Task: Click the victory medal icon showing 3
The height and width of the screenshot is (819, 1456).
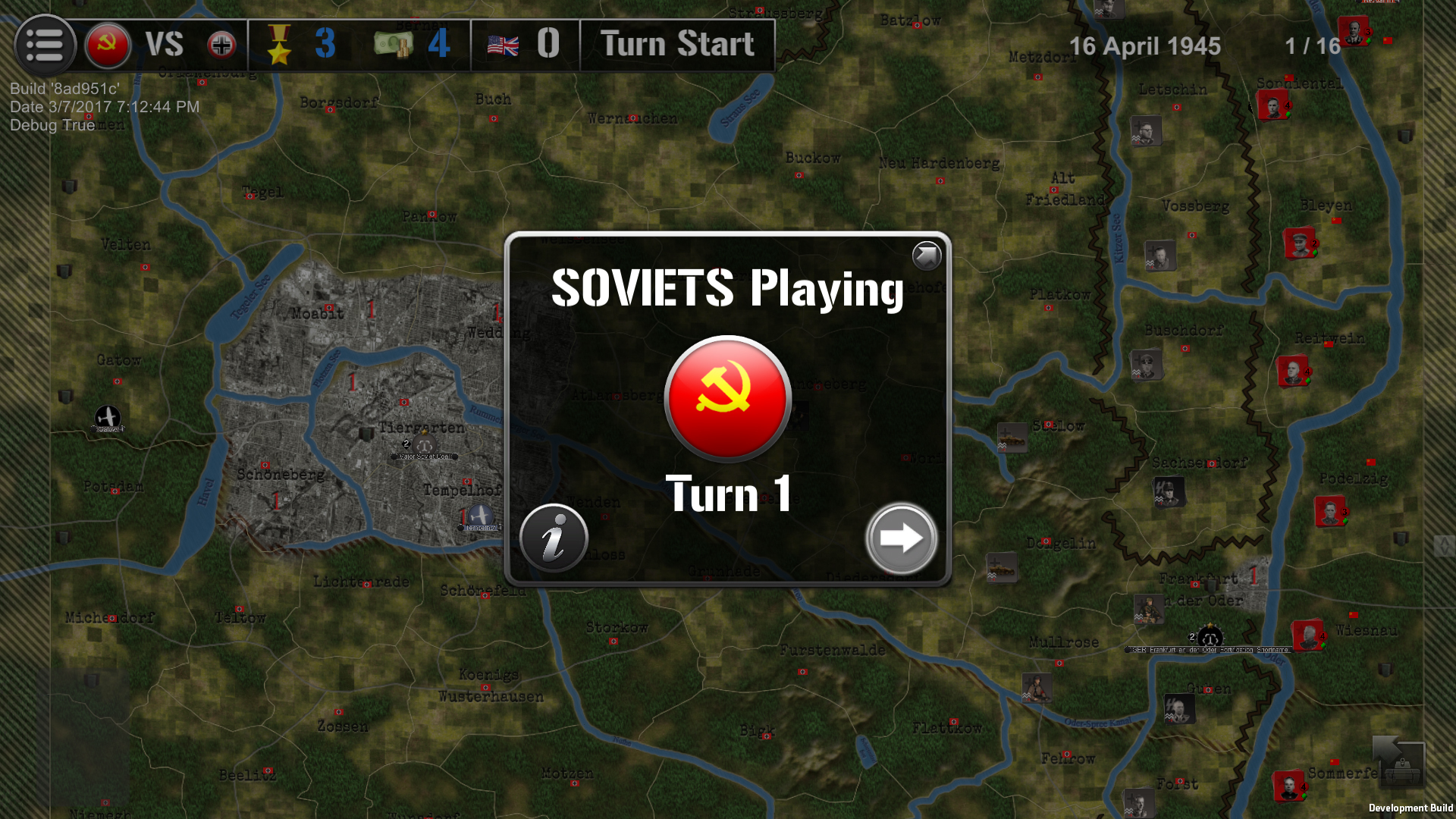Action: coord(281,45)
